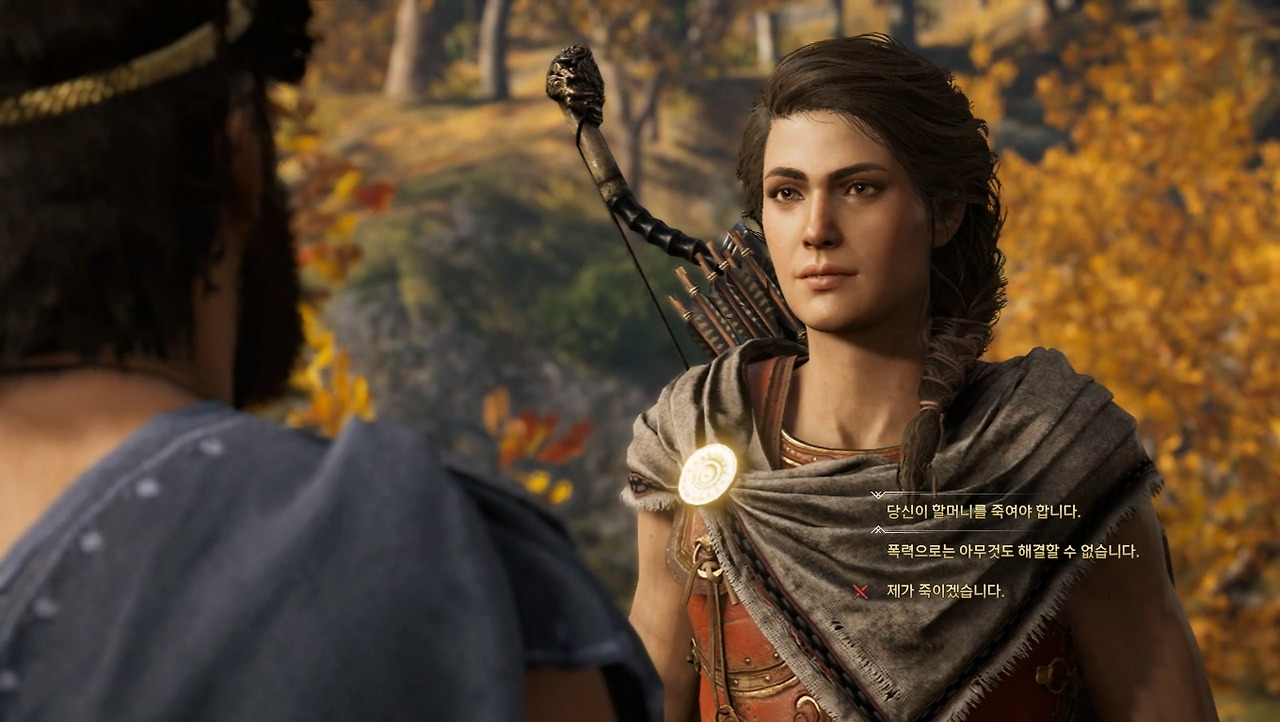Choose "당신이 할머니를 죽여야 합니다." reply
The height and width of the screenshot is (722, 1280).
click(x=983, y=511)
